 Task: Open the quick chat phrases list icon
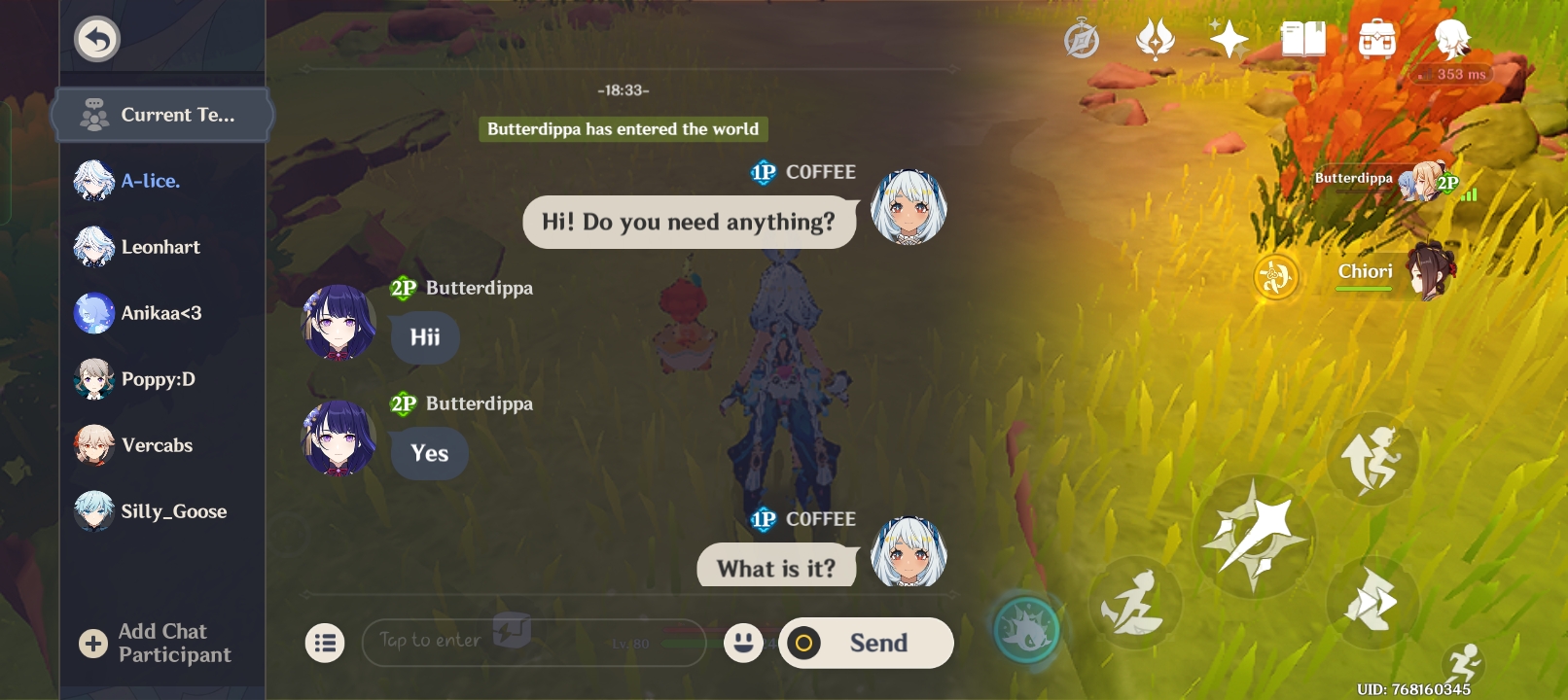click(326, 643)
